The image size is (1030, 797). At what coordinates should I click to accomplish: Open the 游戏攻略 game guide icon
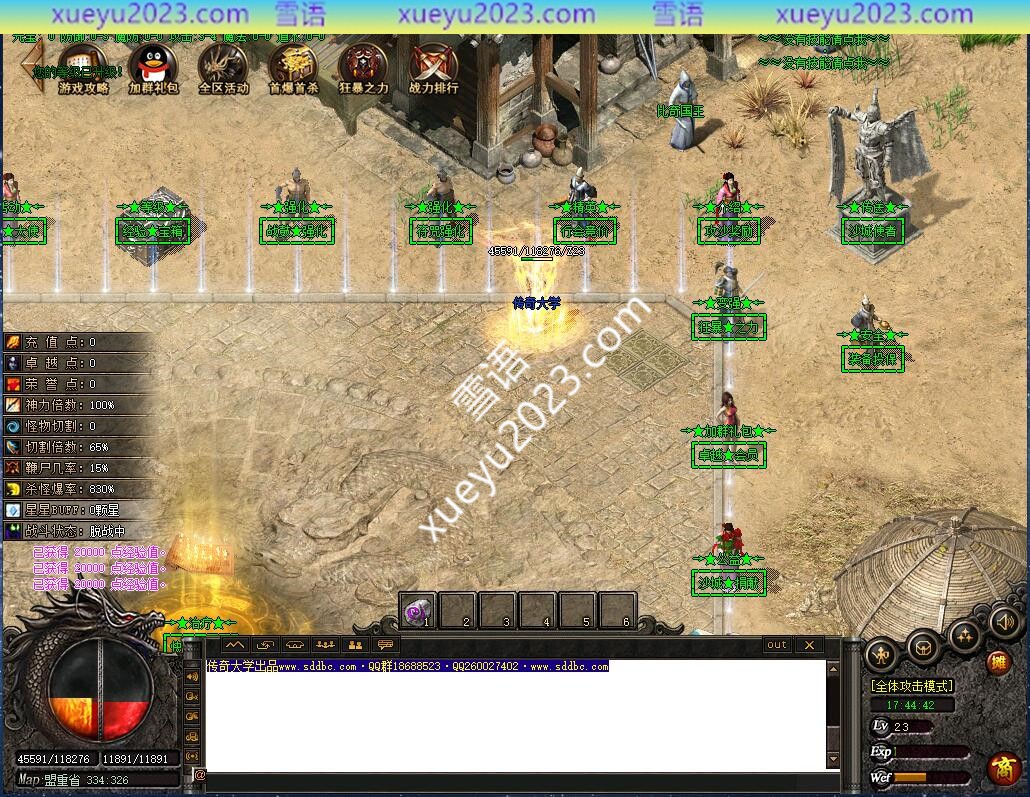click(x=83, y=65)
